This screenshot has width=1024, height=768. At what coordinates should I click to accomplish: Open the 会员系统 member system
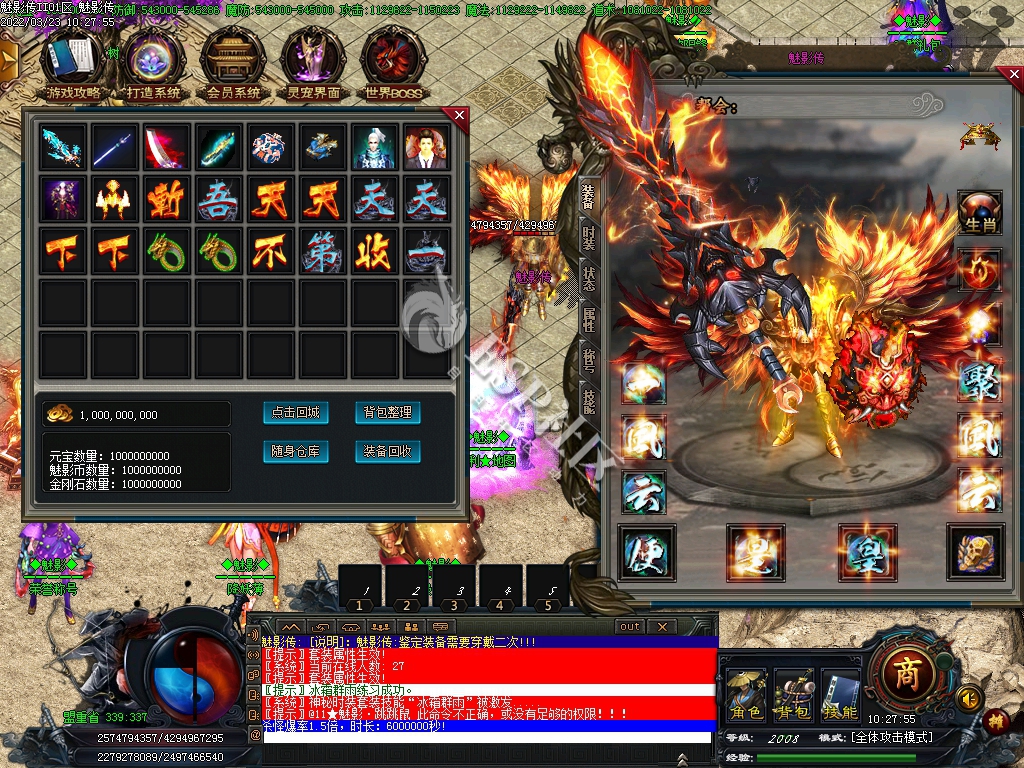233,62
